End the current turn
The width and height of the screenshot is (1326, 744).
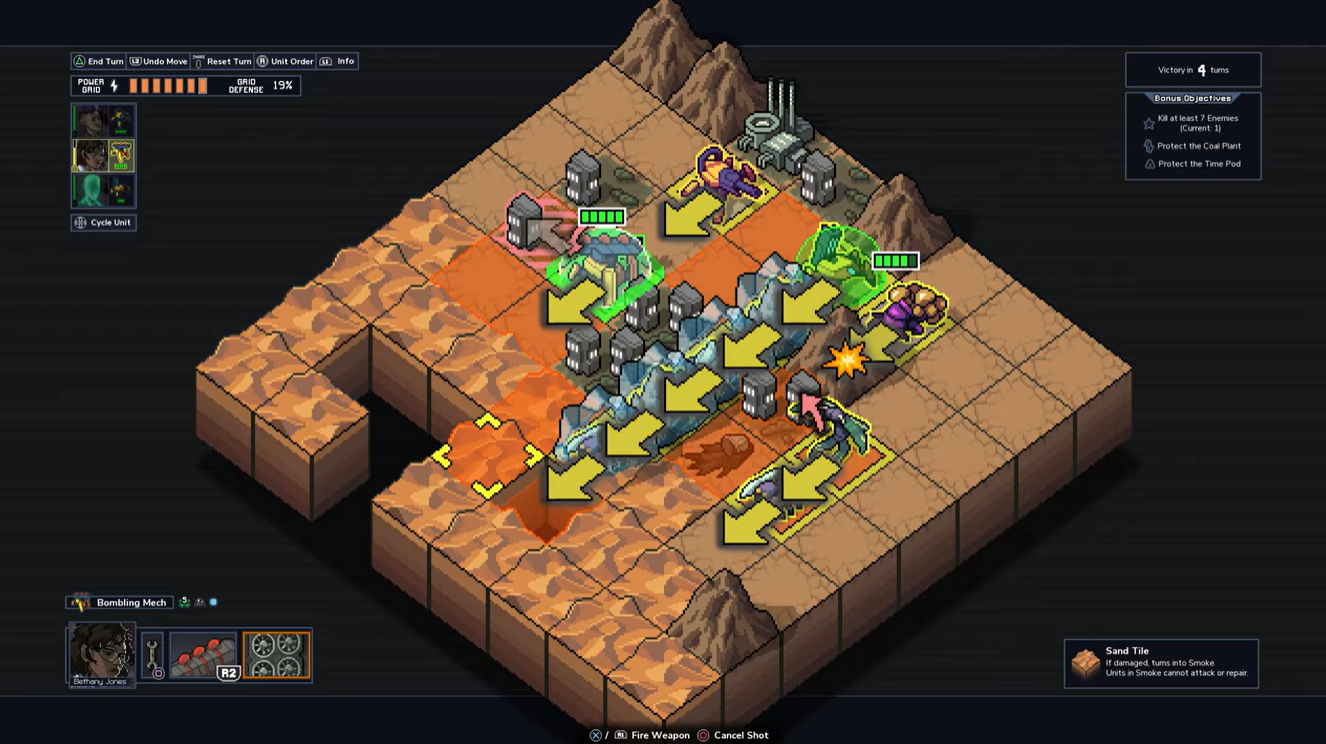(99, 61)
